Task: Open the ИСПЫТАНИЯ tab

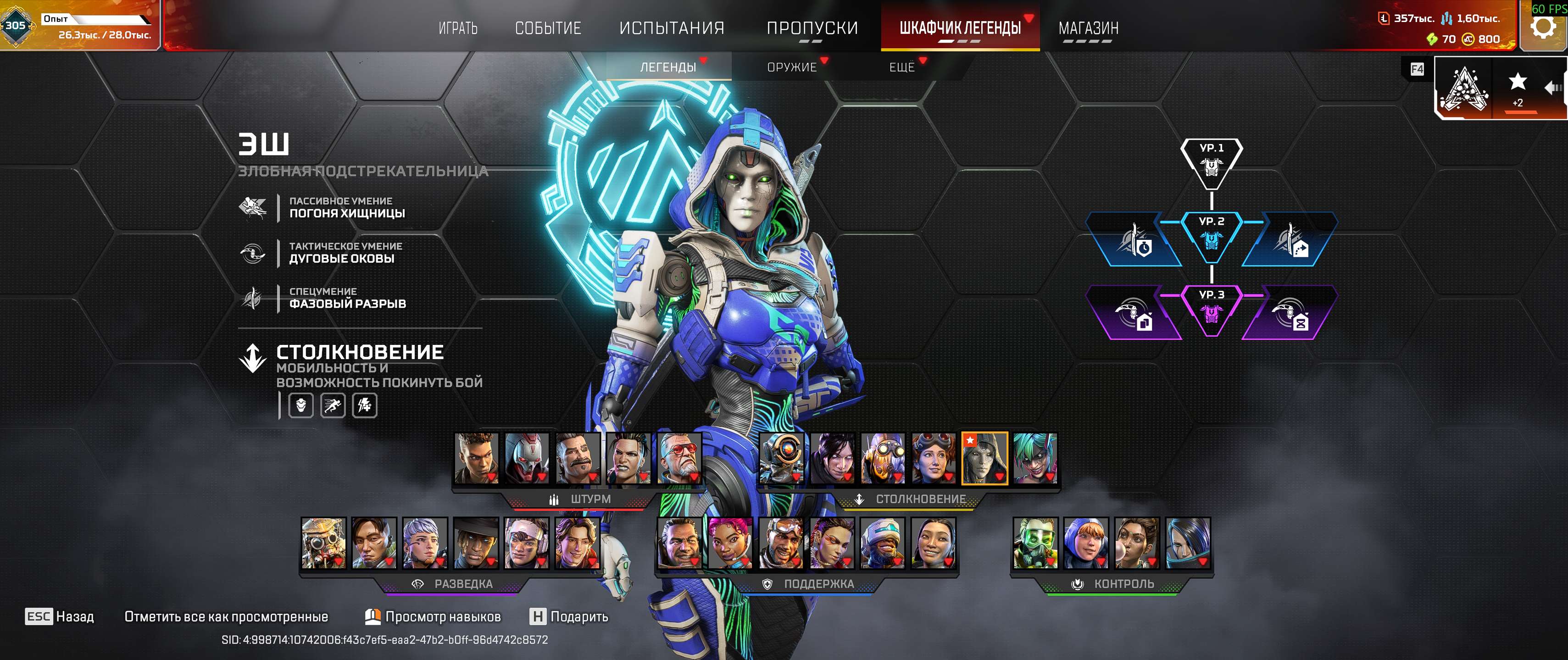Action: click(x=672, y=28)
